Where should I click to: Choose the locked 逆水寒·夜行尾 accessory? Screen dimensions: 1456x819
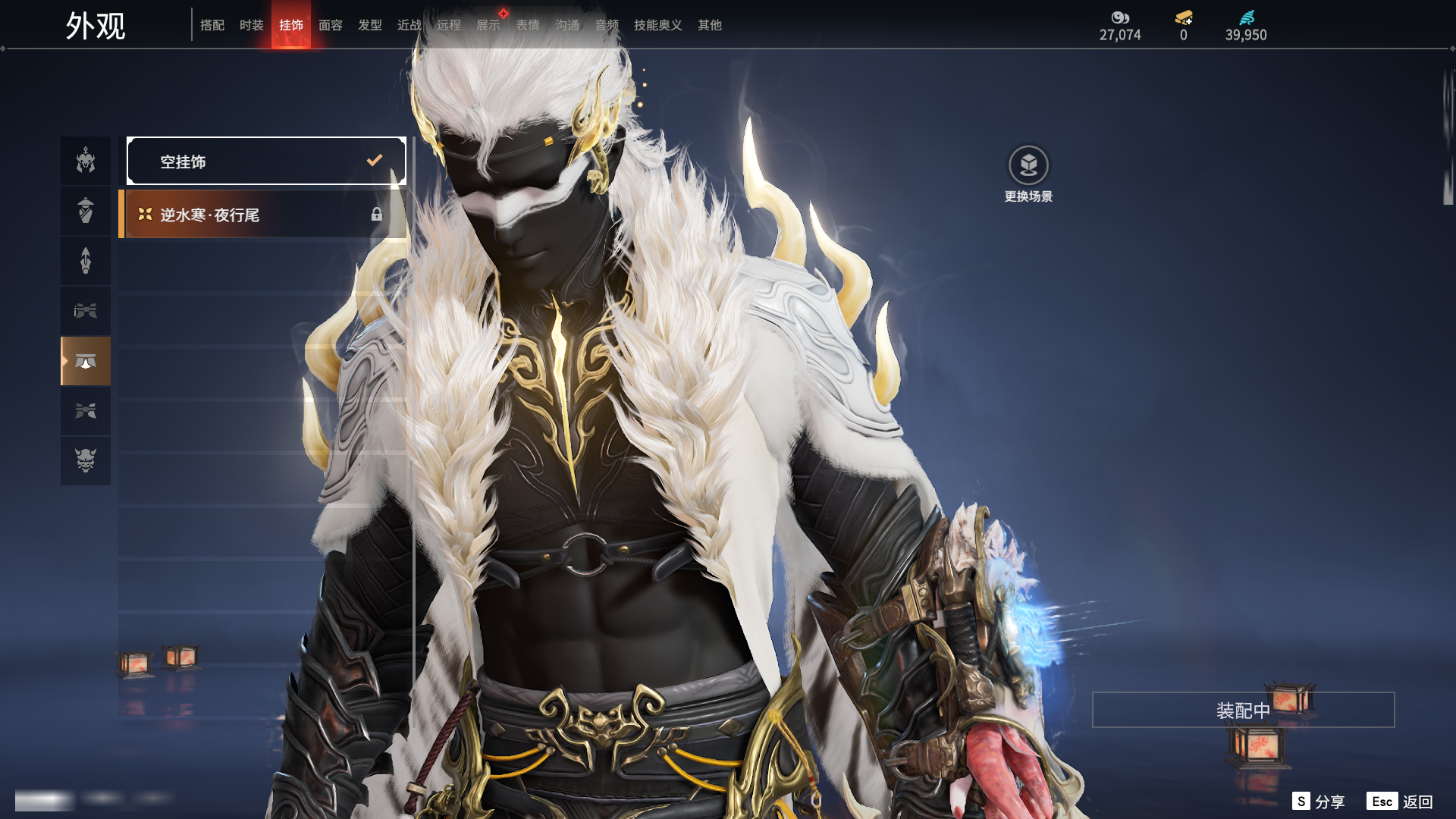coord(263,215)
